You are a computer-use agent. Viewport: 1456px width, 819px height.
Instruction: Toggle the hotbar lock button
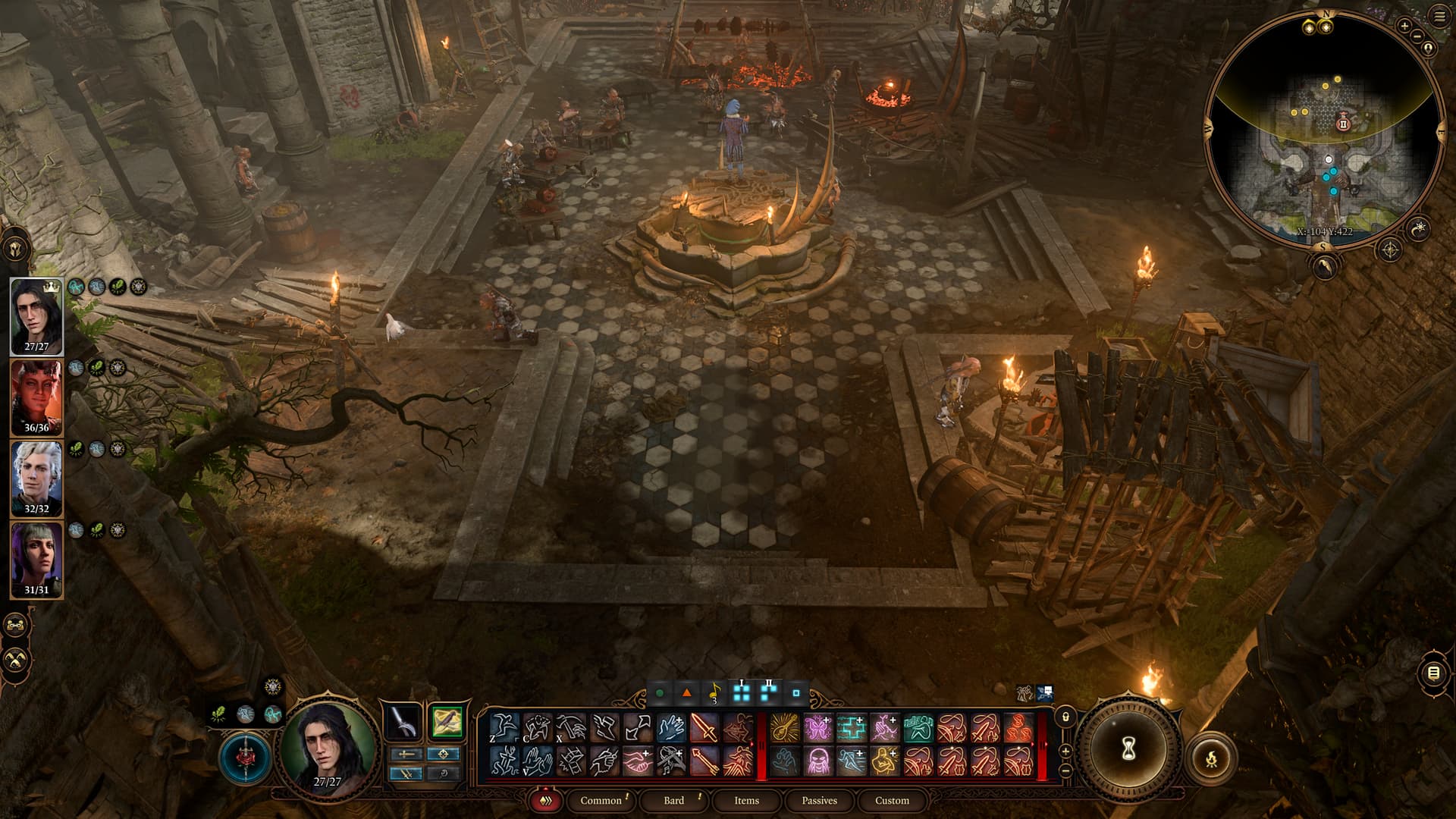pos(1065,717)
